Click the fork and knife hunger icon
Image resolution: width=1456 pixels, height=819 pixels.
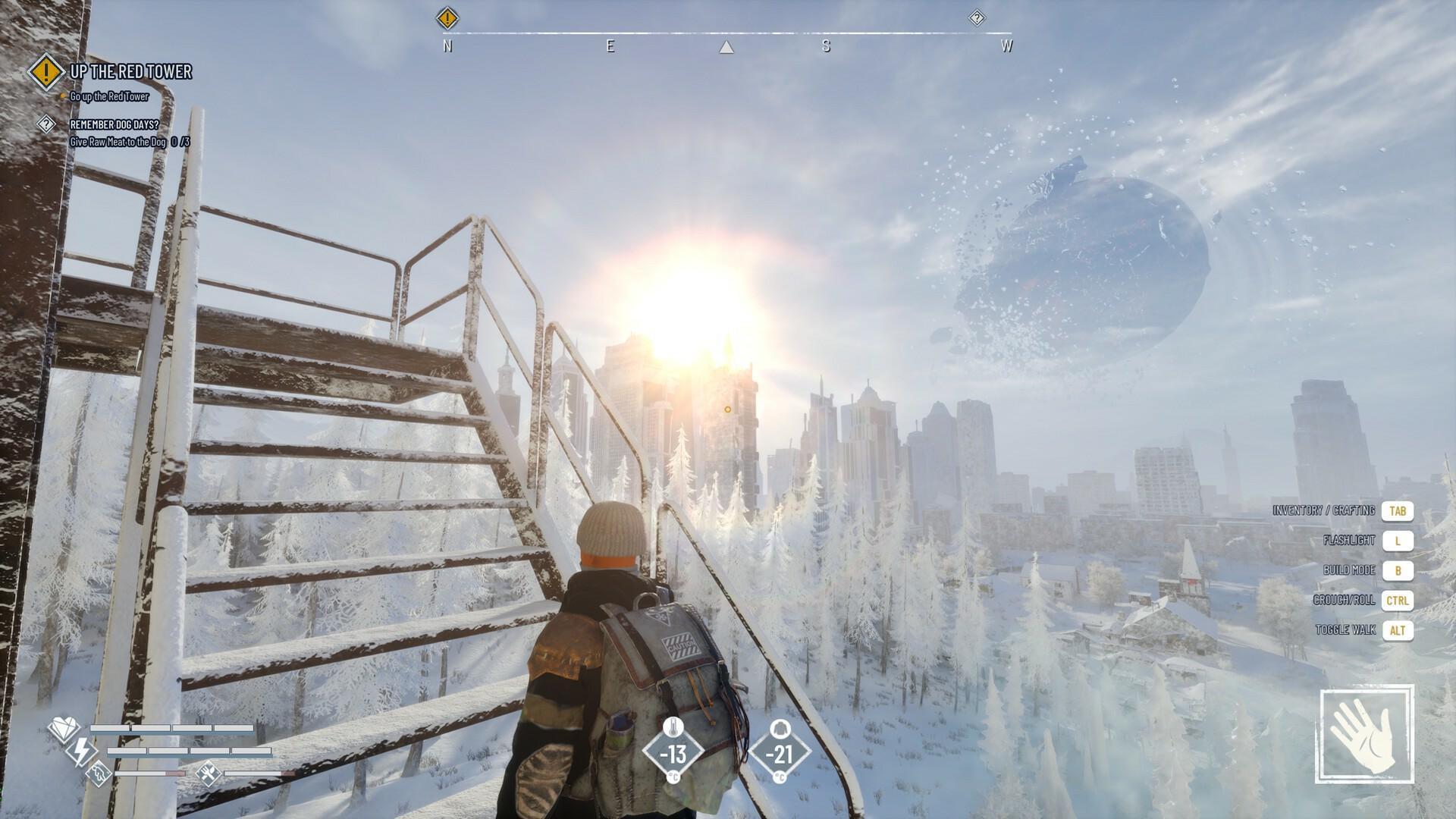[x=207, y=775]
